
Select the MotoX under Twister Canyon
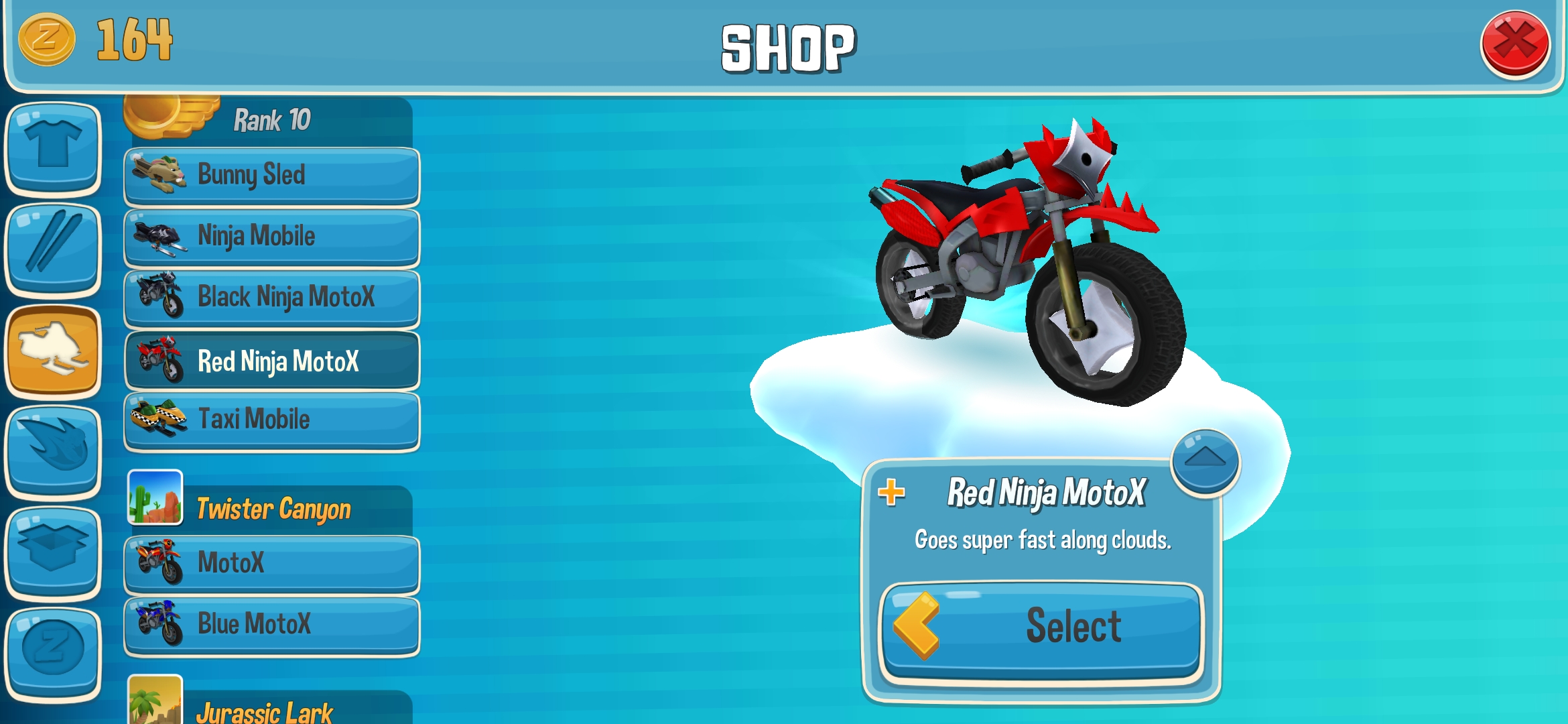[x=271, y=564]
